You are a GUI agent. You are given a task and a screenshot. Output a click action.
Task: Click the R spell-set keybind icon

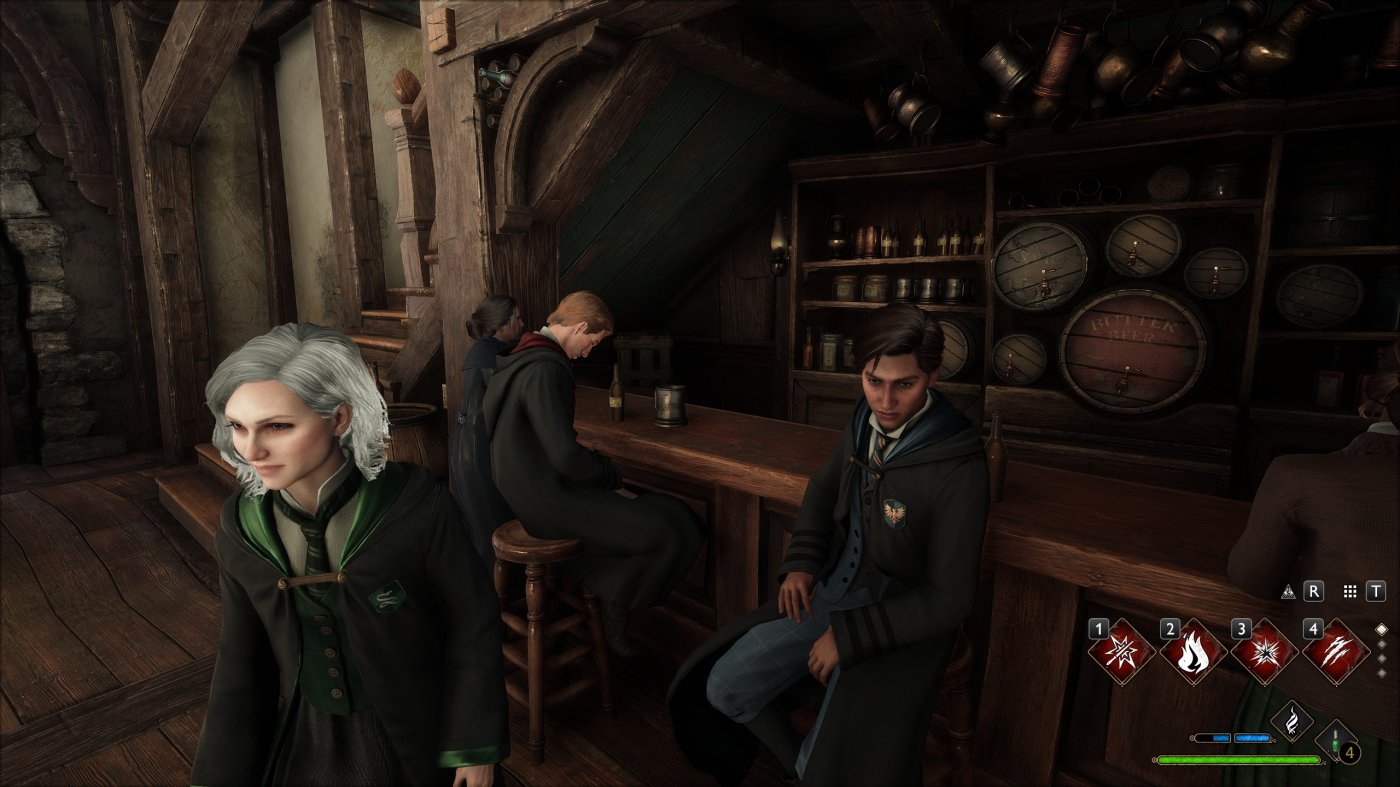[x=1314, y=592]
